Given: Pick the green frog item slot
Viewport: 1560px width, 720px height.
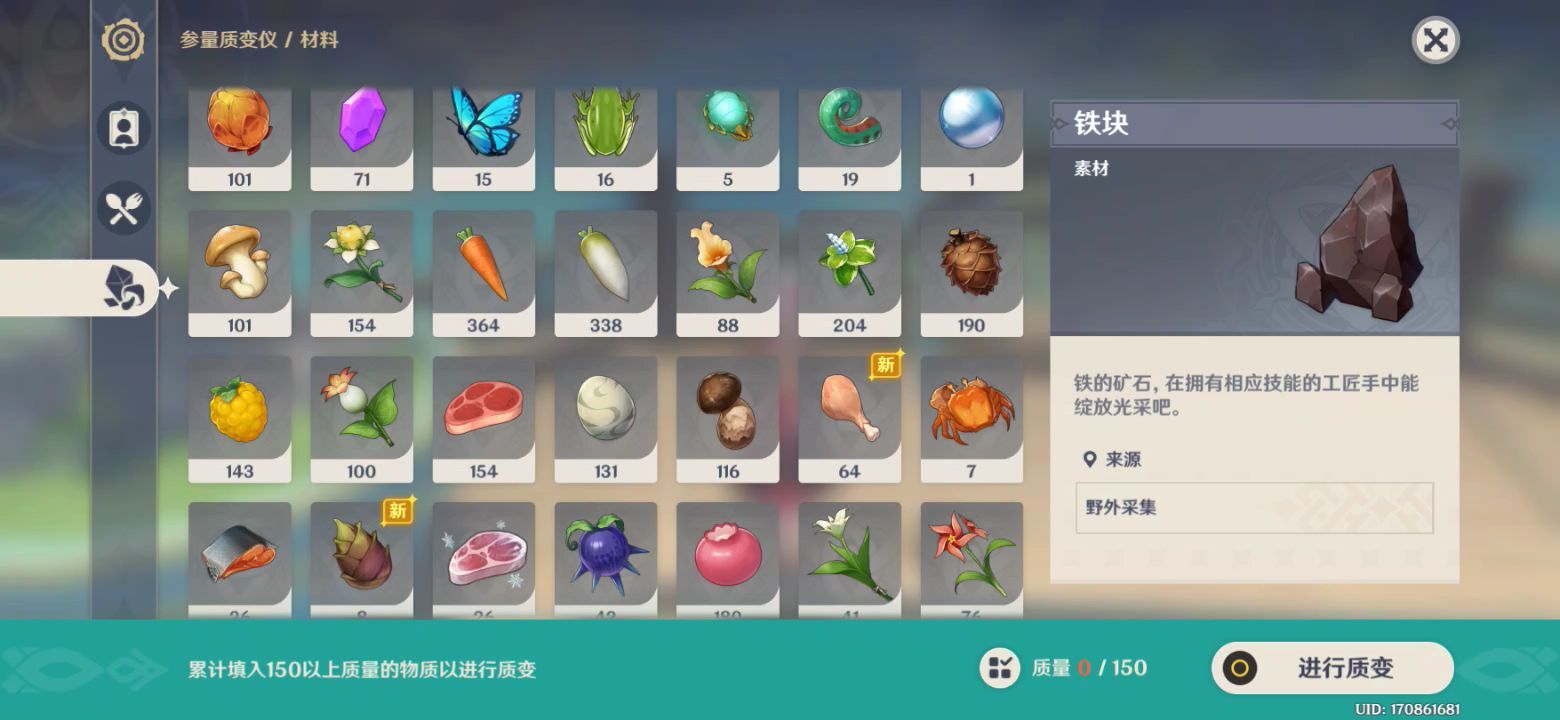Looking at the screenshot, I should (605, 135).
